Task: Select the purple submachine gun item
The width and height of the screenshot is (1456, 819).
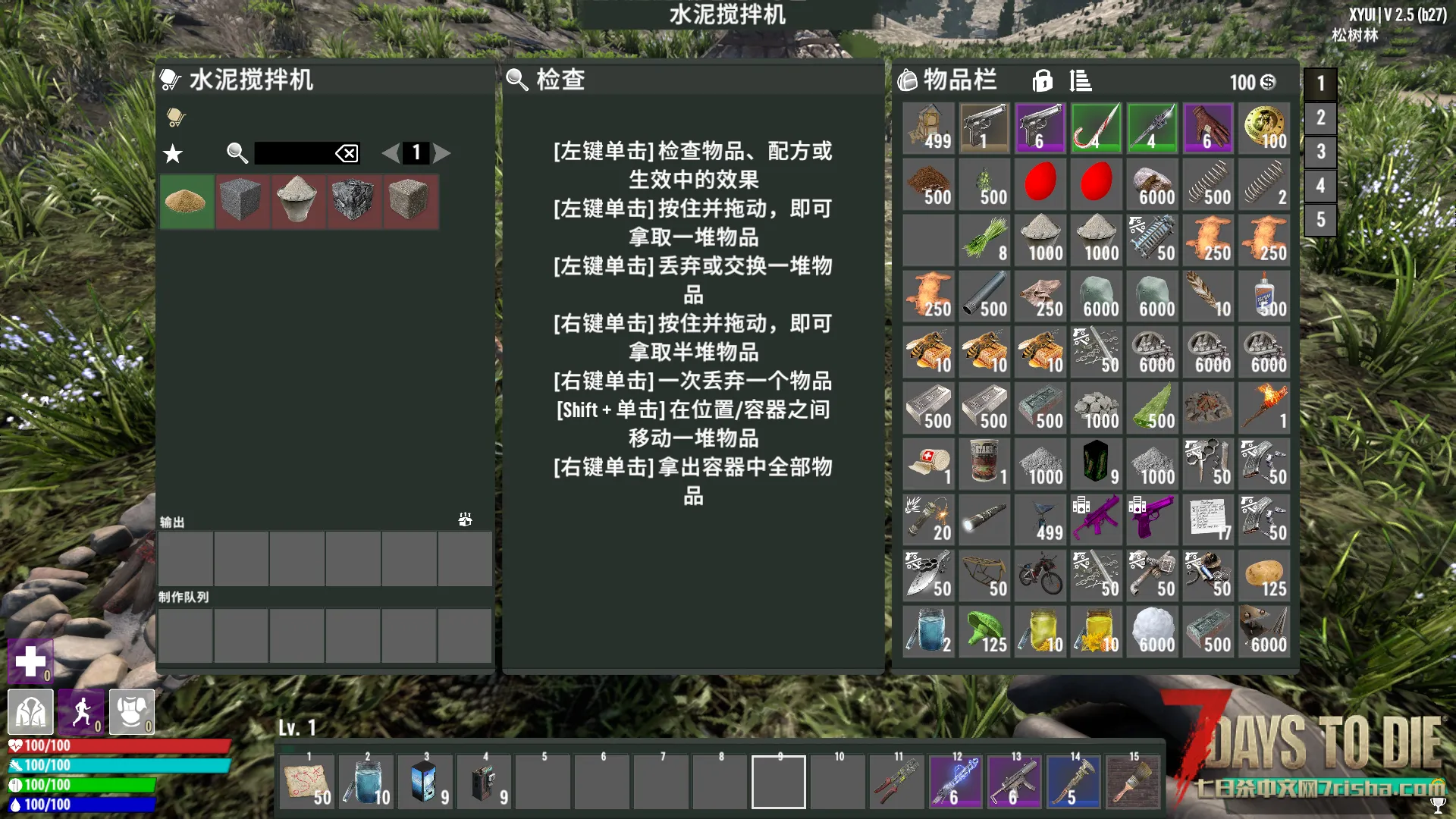Action: pyautogui.click(x=1096, y=519)
